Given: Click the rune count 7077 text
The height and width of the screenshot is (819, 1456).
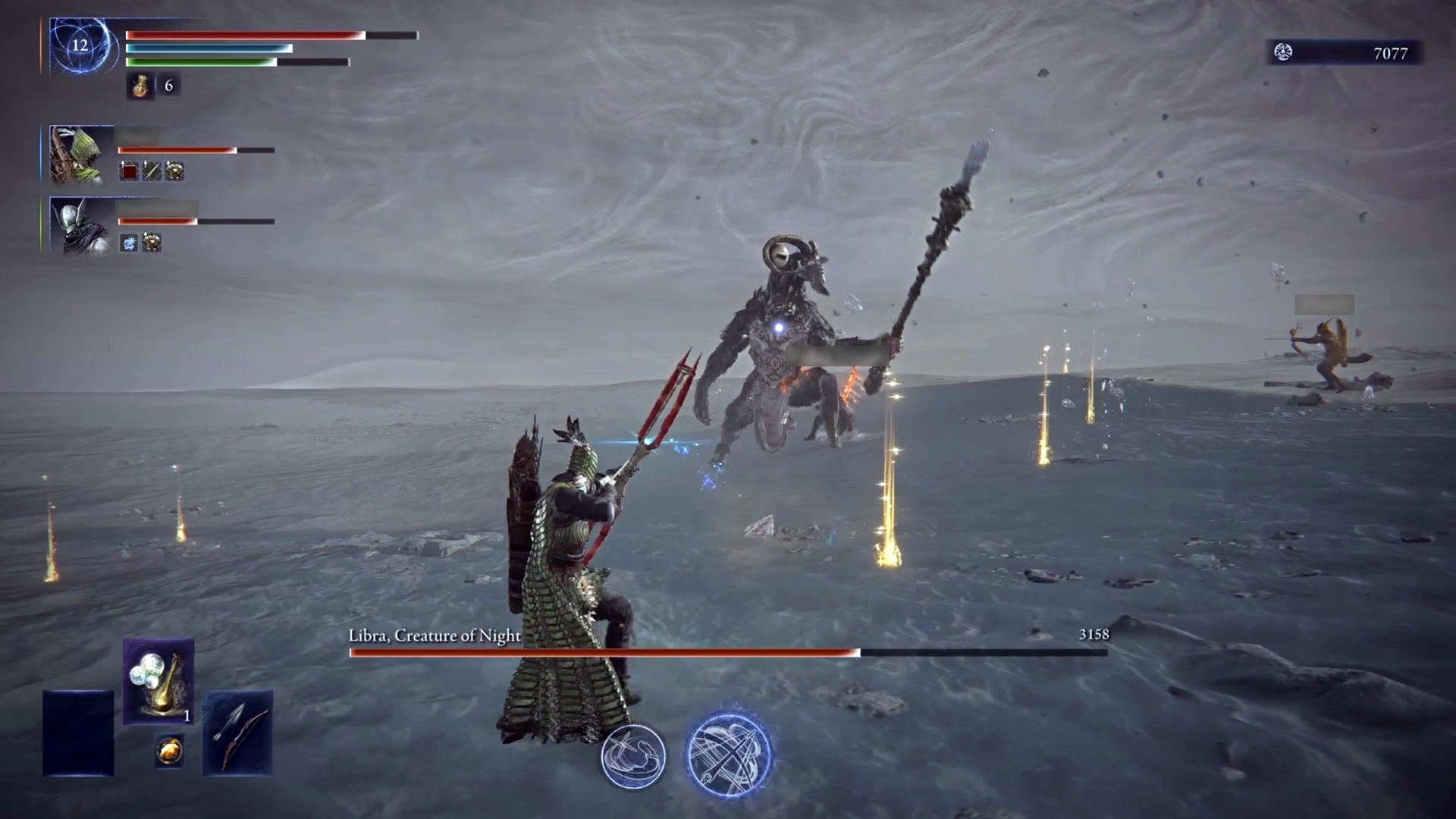Looking at the screenshot, I should pos(1392,54).
